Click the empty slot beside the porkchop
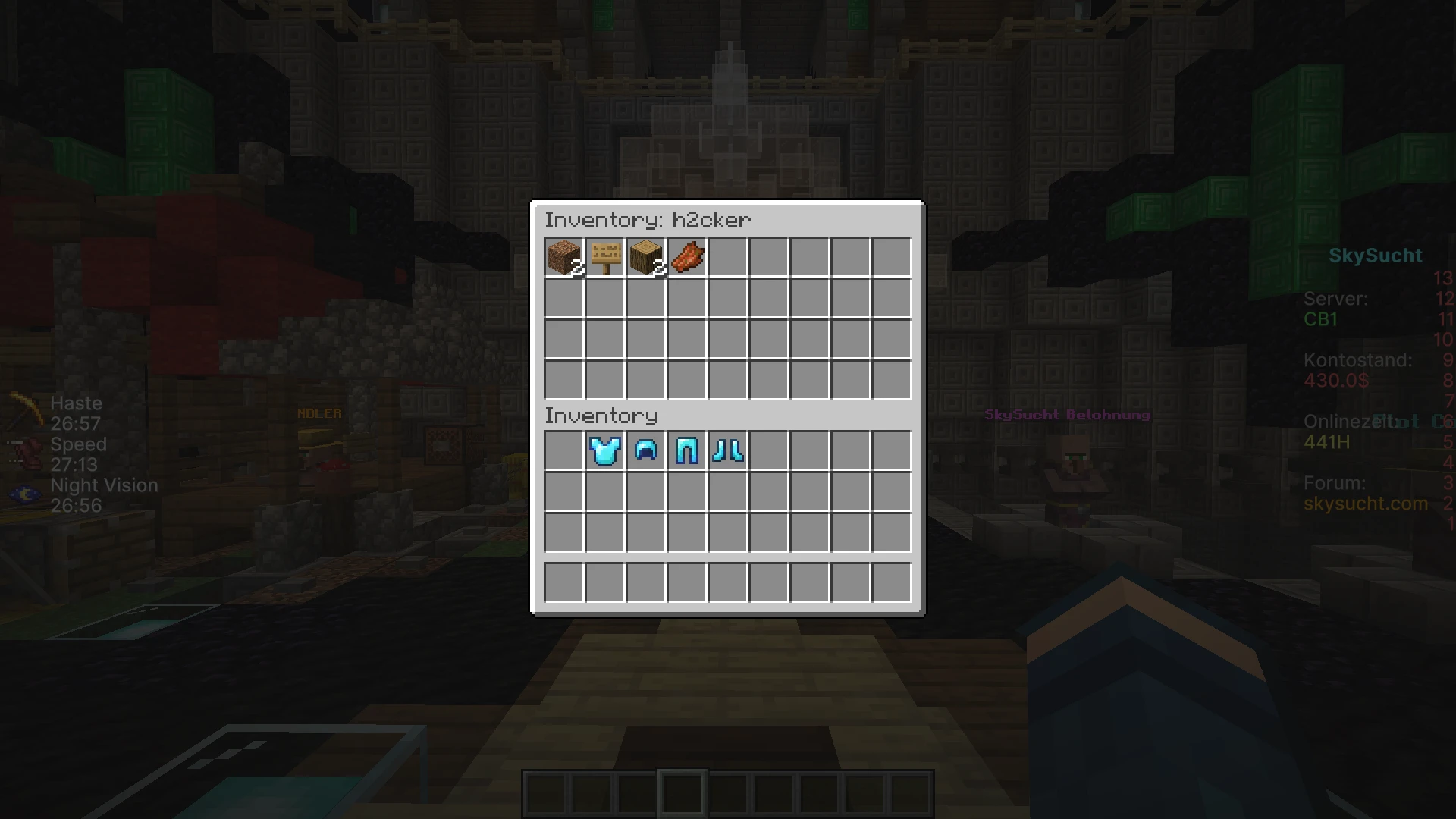This screenshot has width=1456, height=819. pos(728,258)
